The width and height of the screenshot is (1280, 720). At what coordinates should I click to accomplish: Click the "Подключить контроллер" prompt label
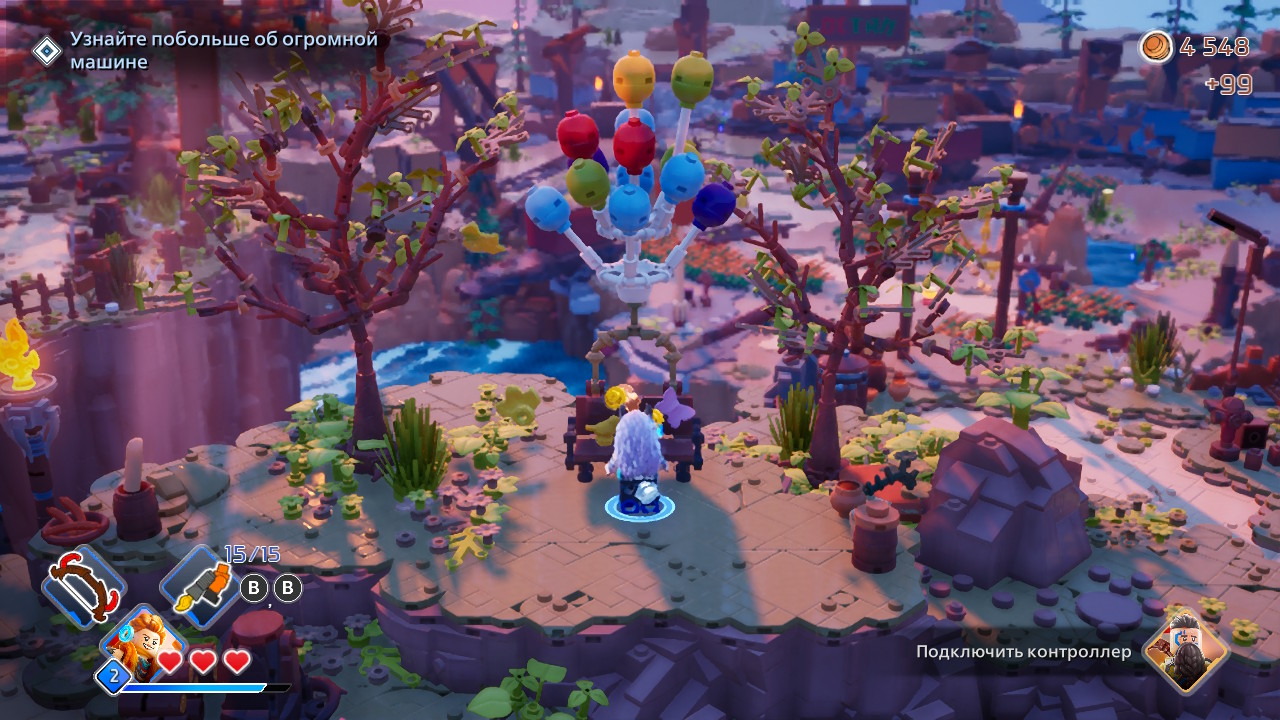1024,652
